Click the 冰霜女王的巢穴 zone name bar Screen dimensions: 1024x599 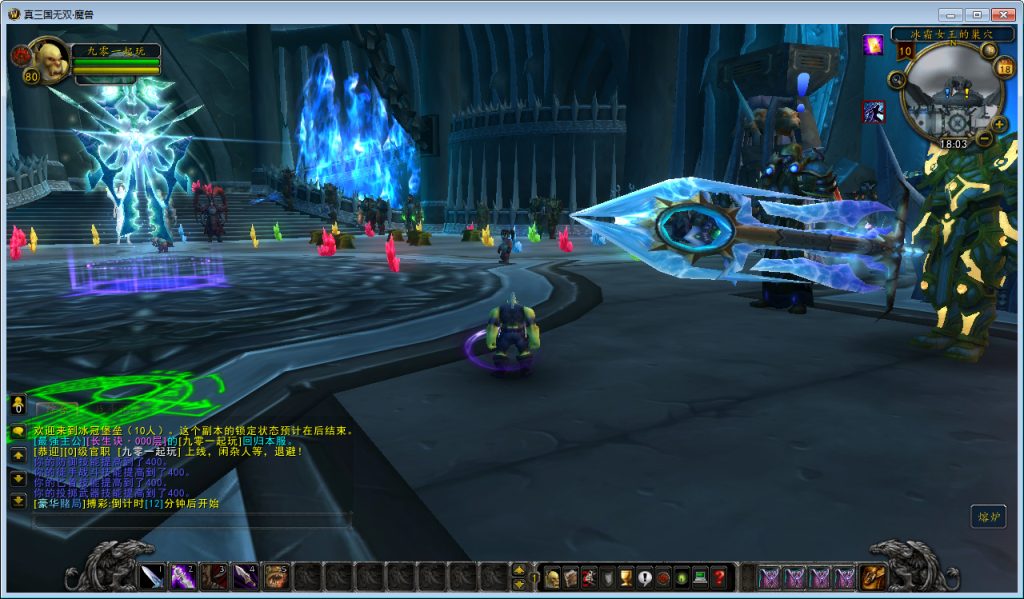pos(946,33)
